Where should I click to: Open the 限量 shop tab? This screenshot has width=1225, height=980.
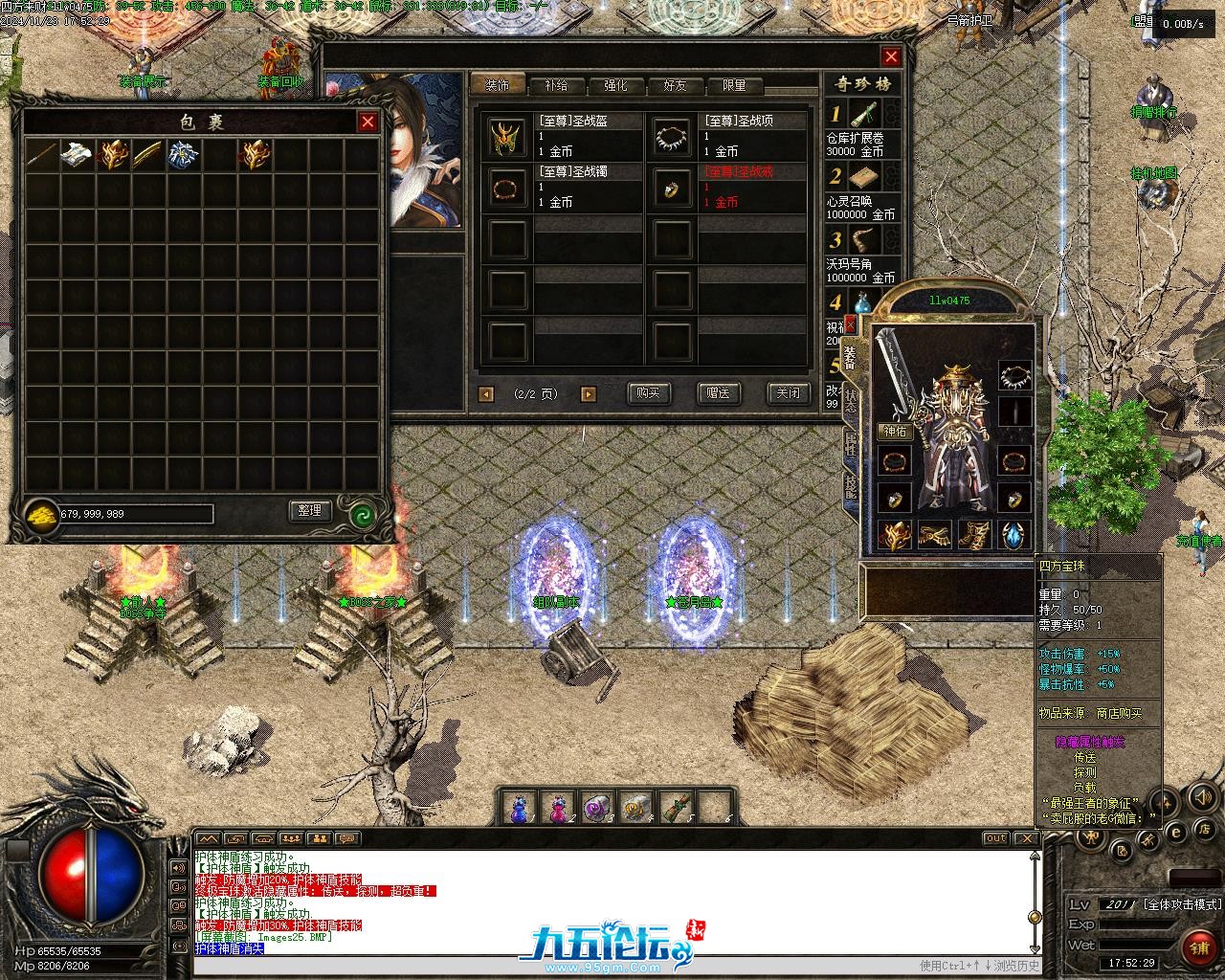coord(734,85)
